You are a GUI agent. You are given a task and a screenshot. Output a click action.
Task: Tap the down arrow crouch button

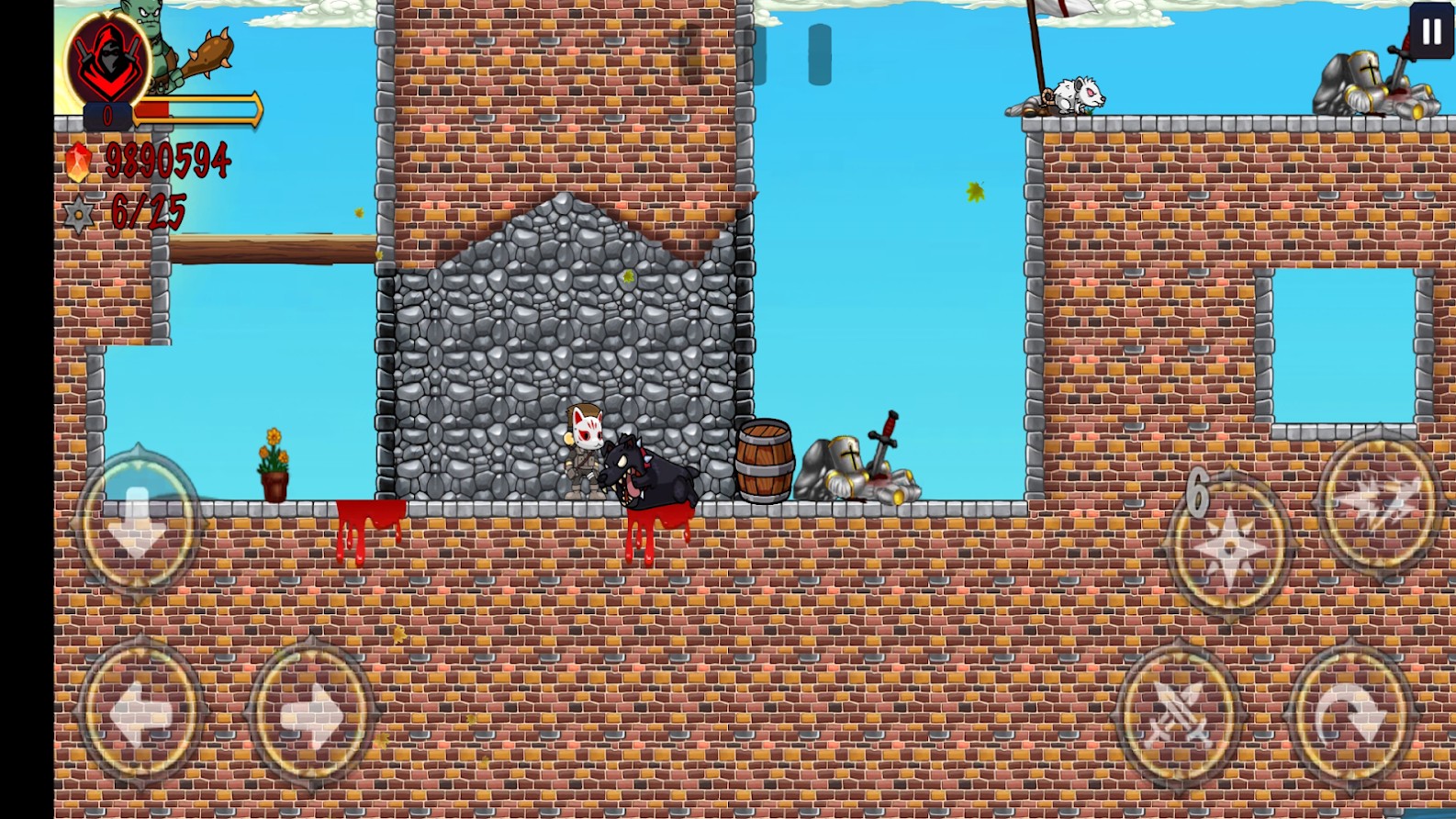[138, 522]
